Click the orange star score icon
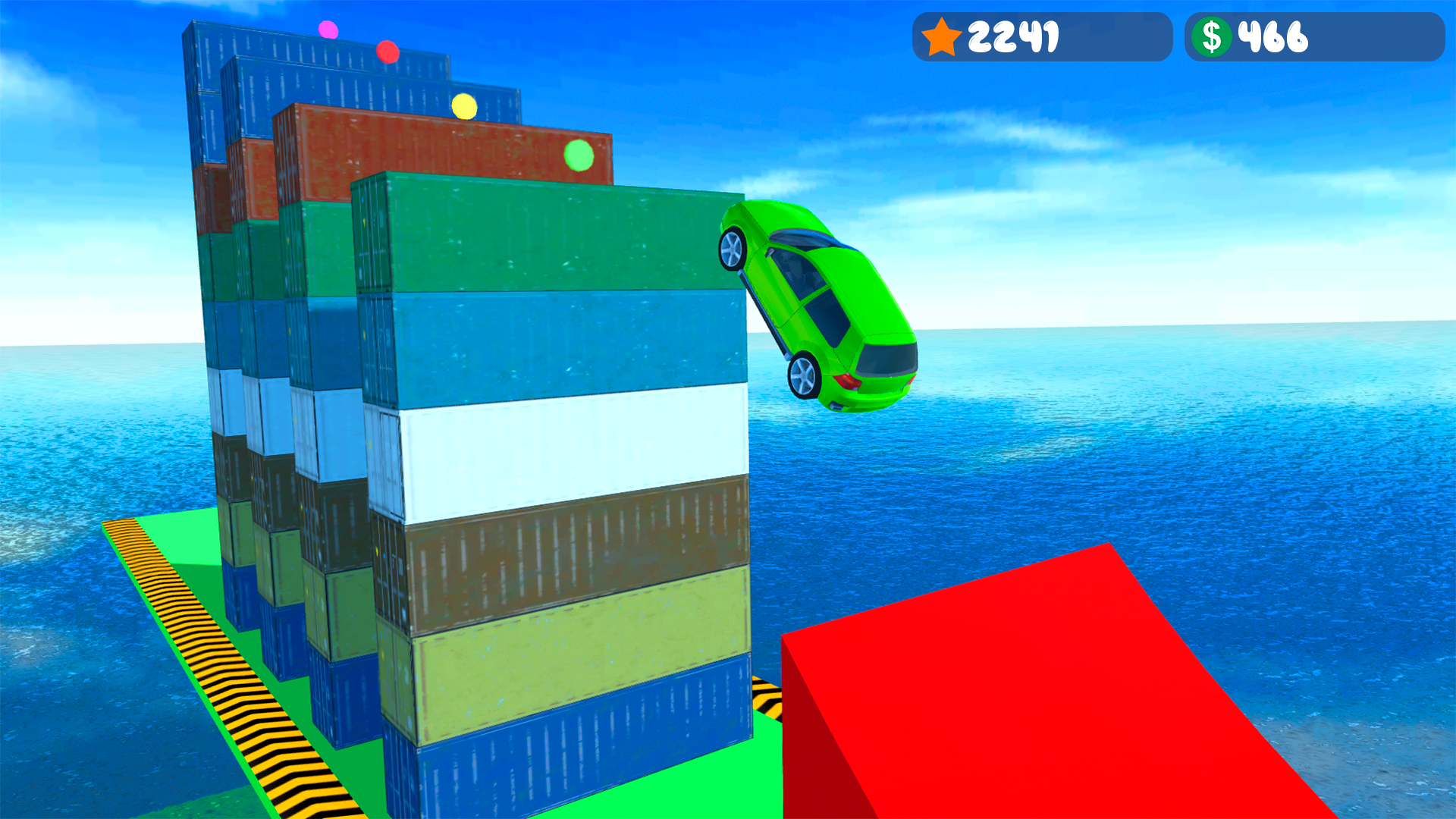The width and height of the screenshot is (1456, 819). click(x=940, y=36)
